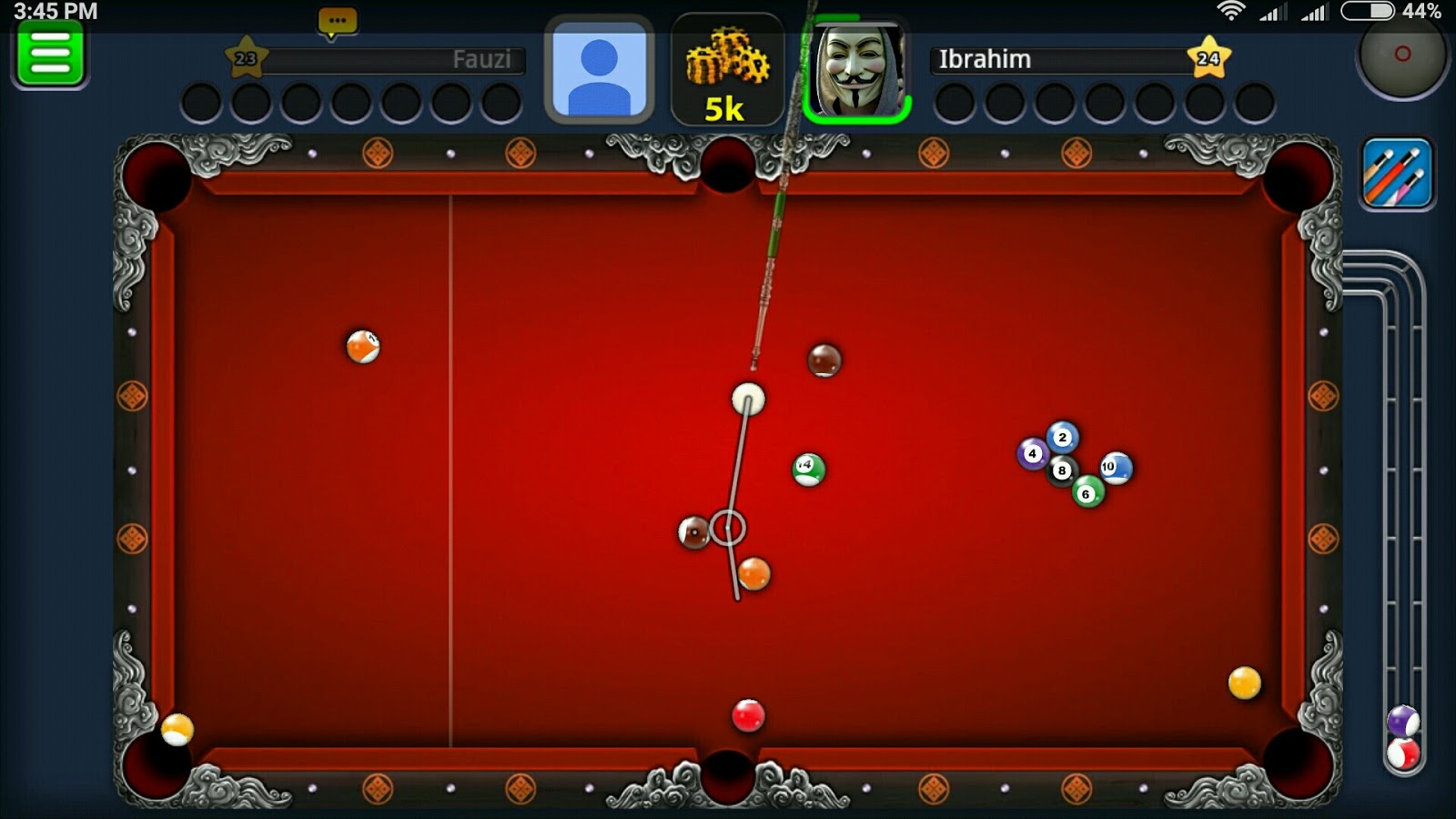Tap the black 8 ball in the cluster

click(1060, 469)
